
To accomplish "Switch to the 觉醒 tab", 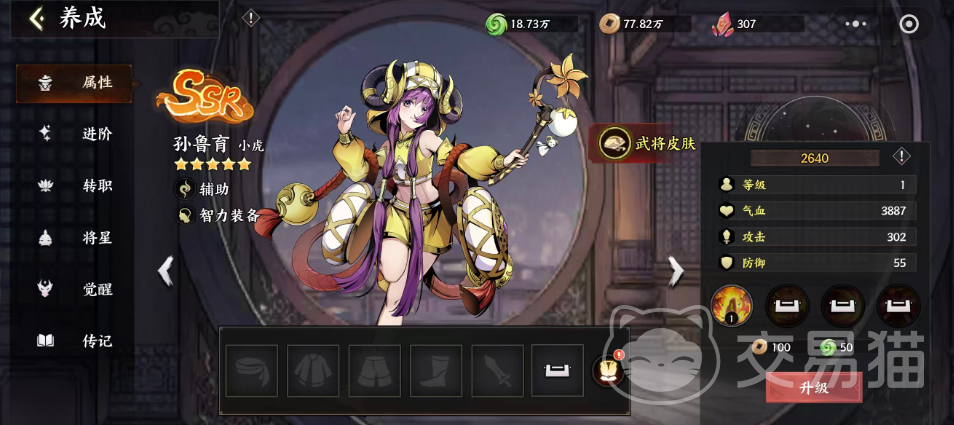I will (x=75, y=289).
